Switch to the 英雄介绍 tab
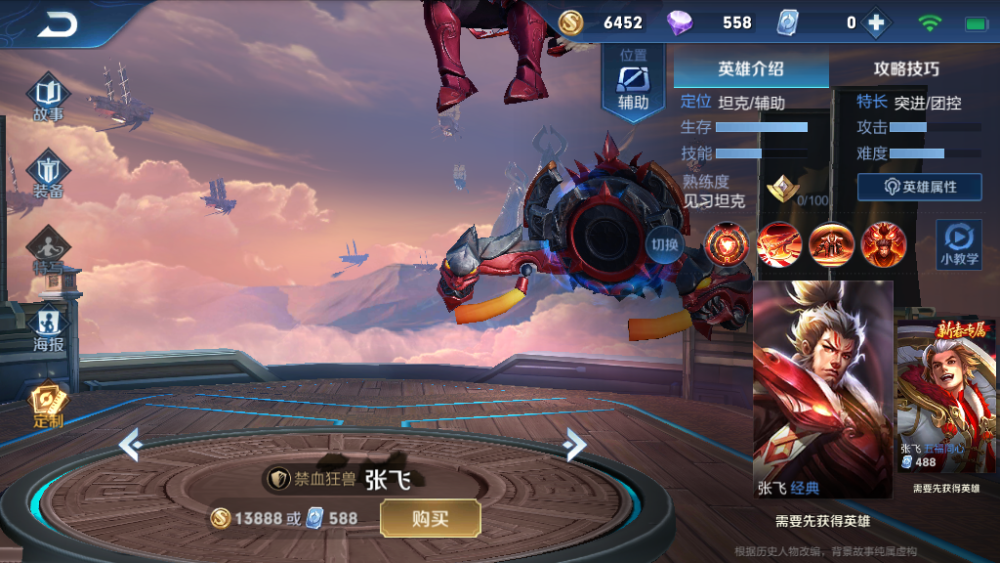 [x=750, y=69]
